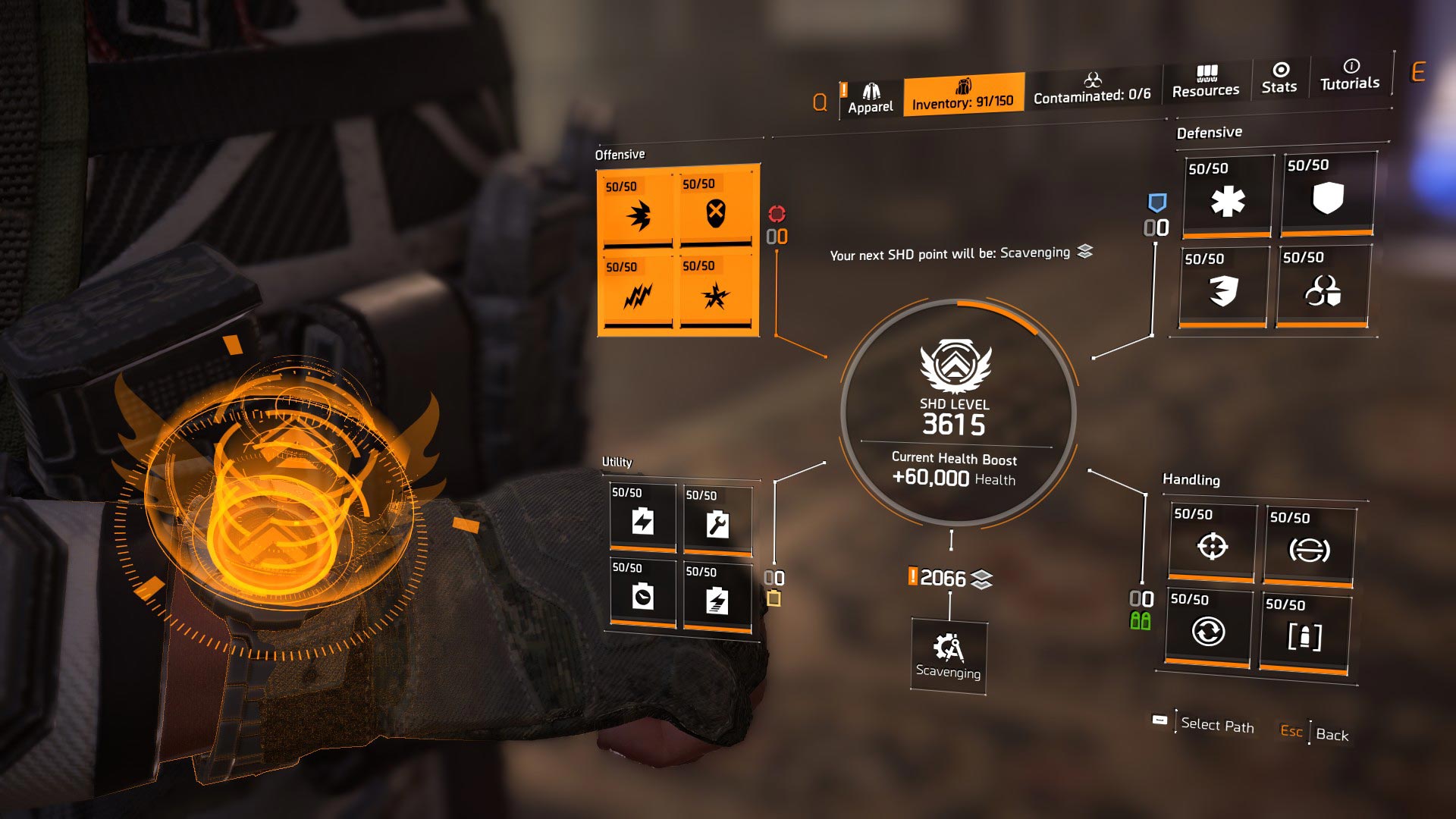Open the hazard protection Defensive perk

tap(1327, 292)
